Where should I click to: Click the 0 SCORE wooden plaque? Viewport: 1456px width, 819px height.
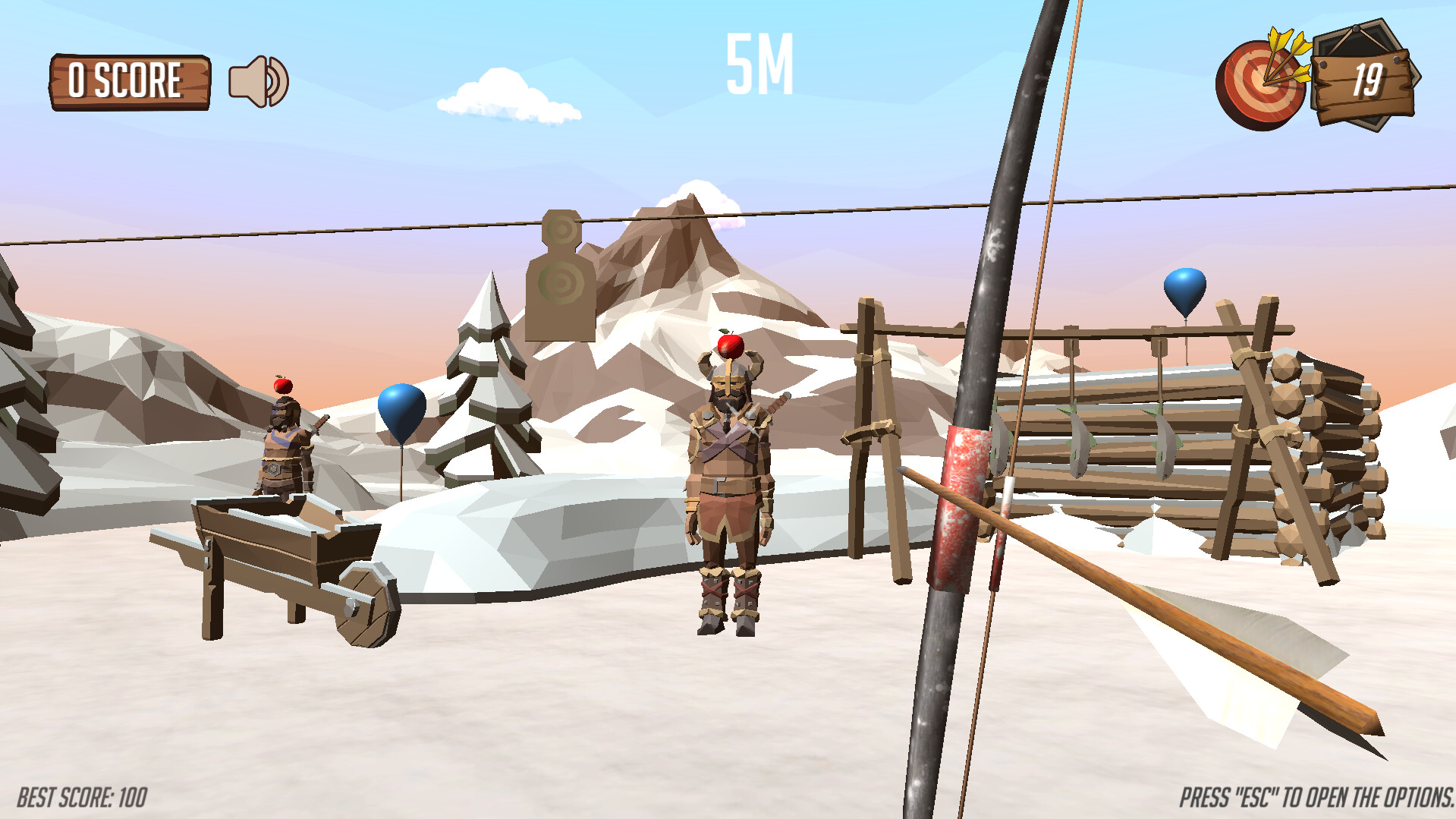(x=130, y=80)
